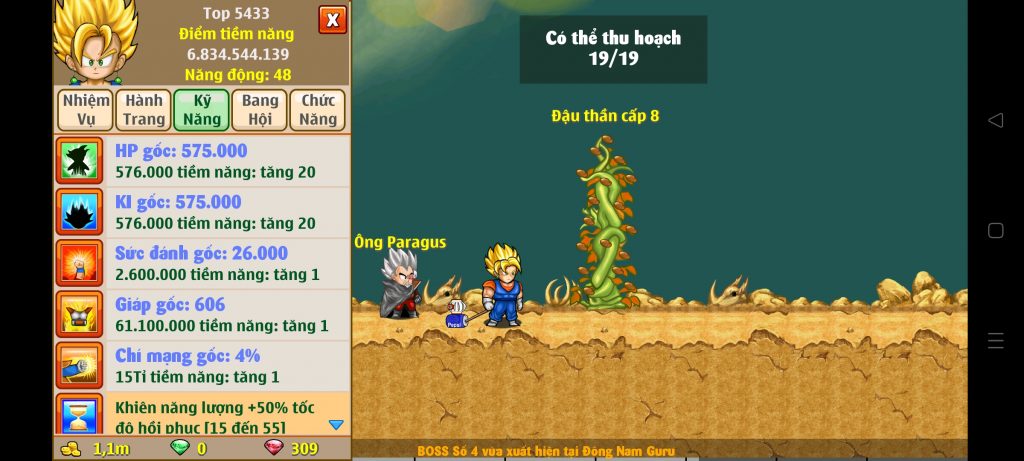Open the Android recent apps menu
This screenshot has height=461, width=1024.
coord(995,340)
